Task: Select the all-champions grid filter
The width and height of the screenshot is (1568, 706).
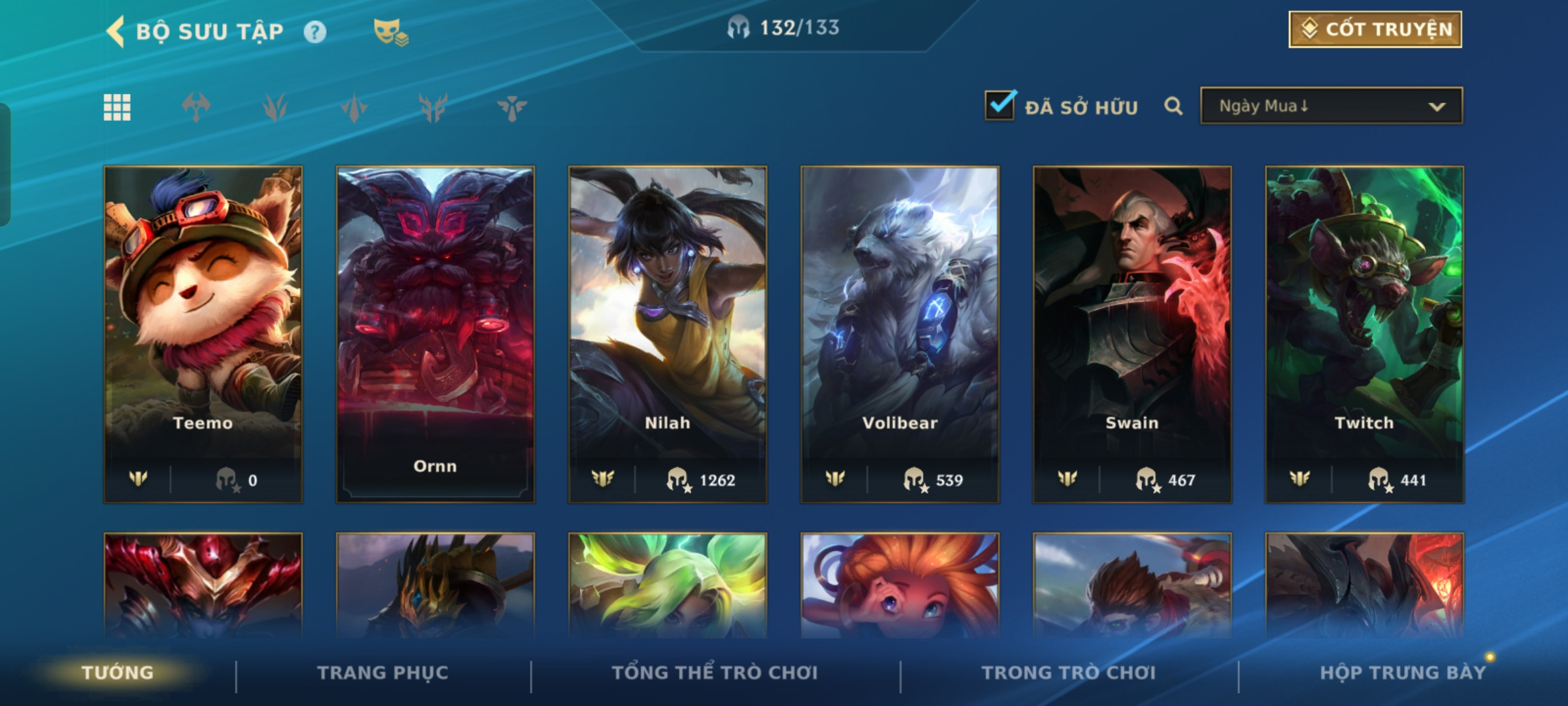Action: (117, 107)
